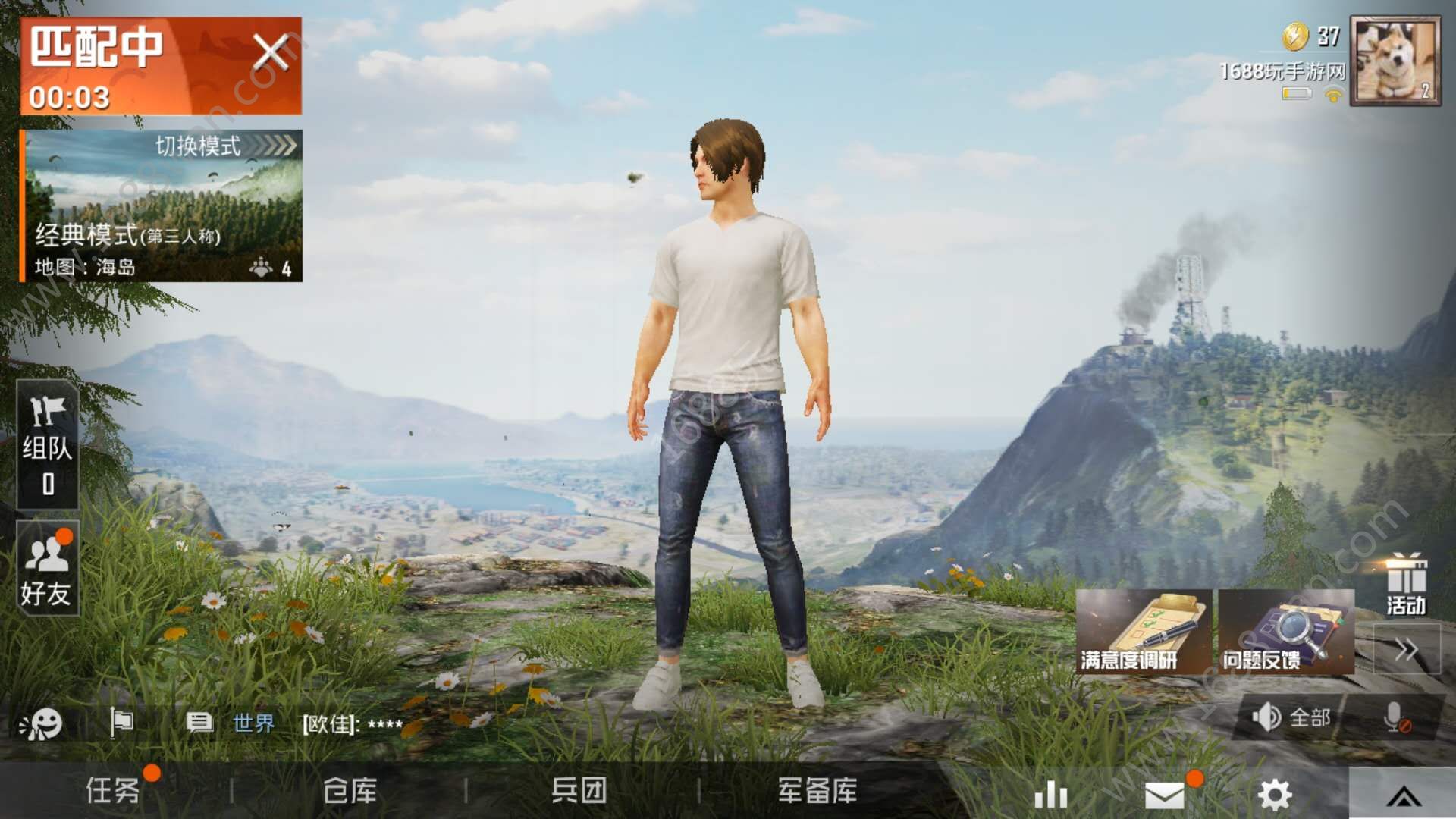The height and width of the screenshot is (819, 1456).
Task: Open the mail envelope inbox
Action: pyautogui.click(x=1165, y=794)
